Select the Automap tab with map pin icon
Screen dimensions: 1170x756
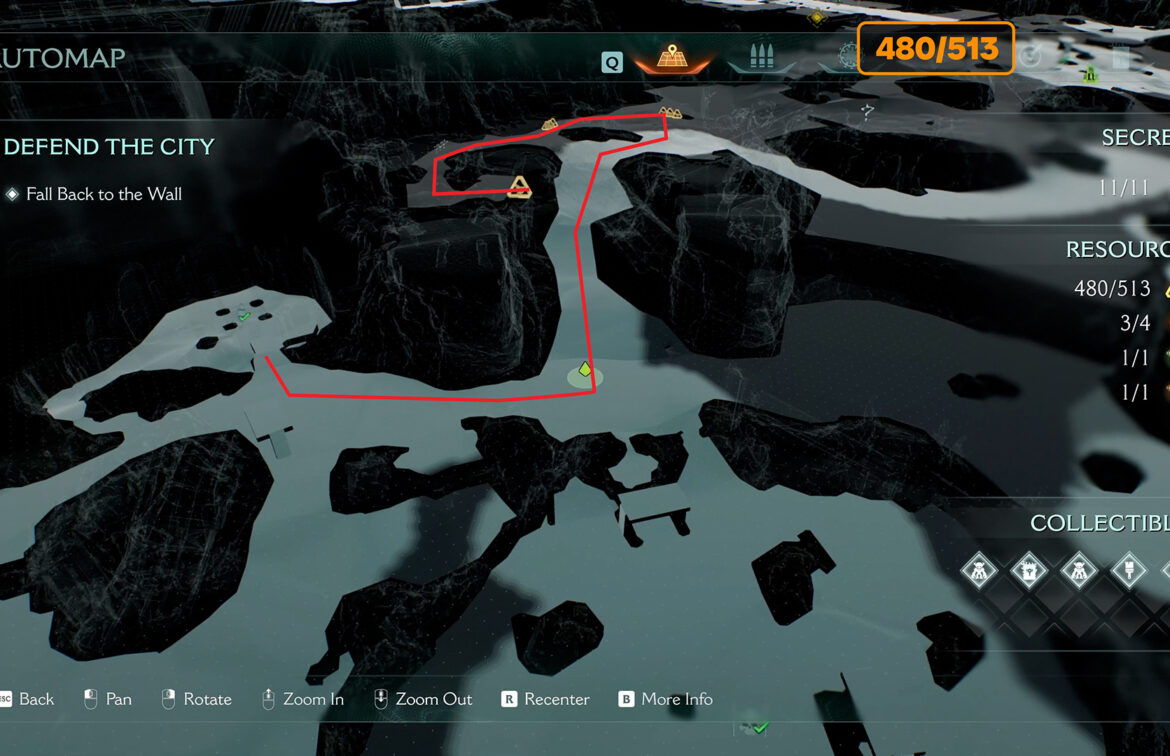tap(672, 58)
